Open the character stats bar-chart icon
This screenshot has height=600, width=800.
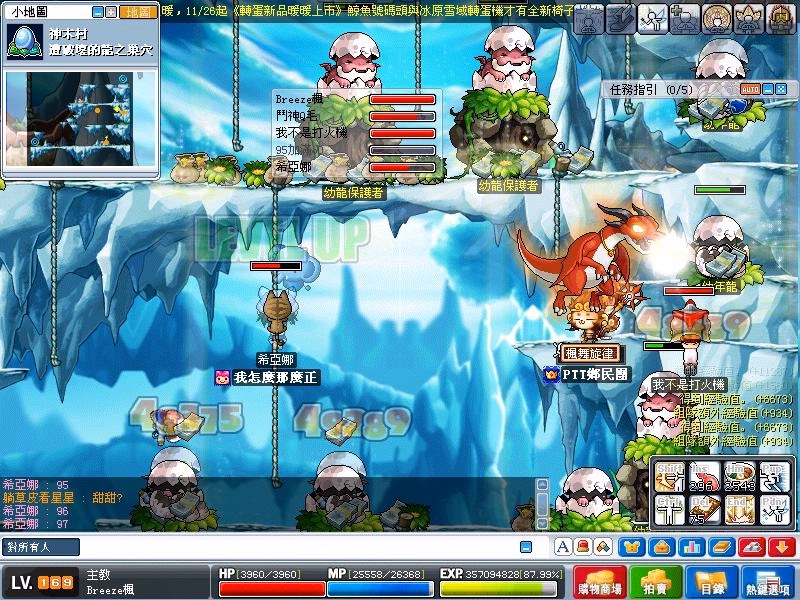(690, 546)
